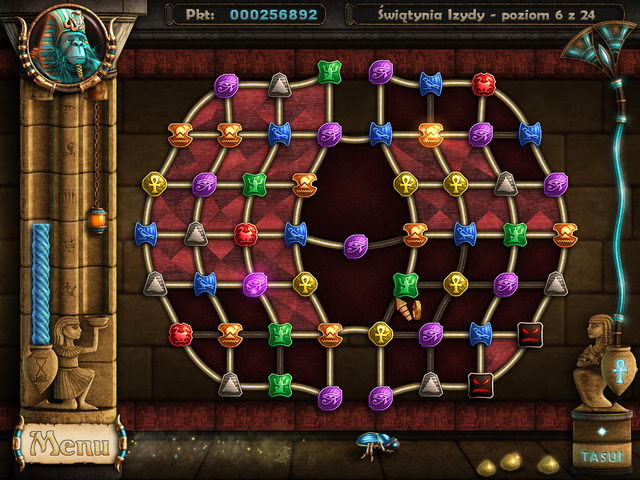Shuffle the board with the Tasuj button

tap(602, 455)
